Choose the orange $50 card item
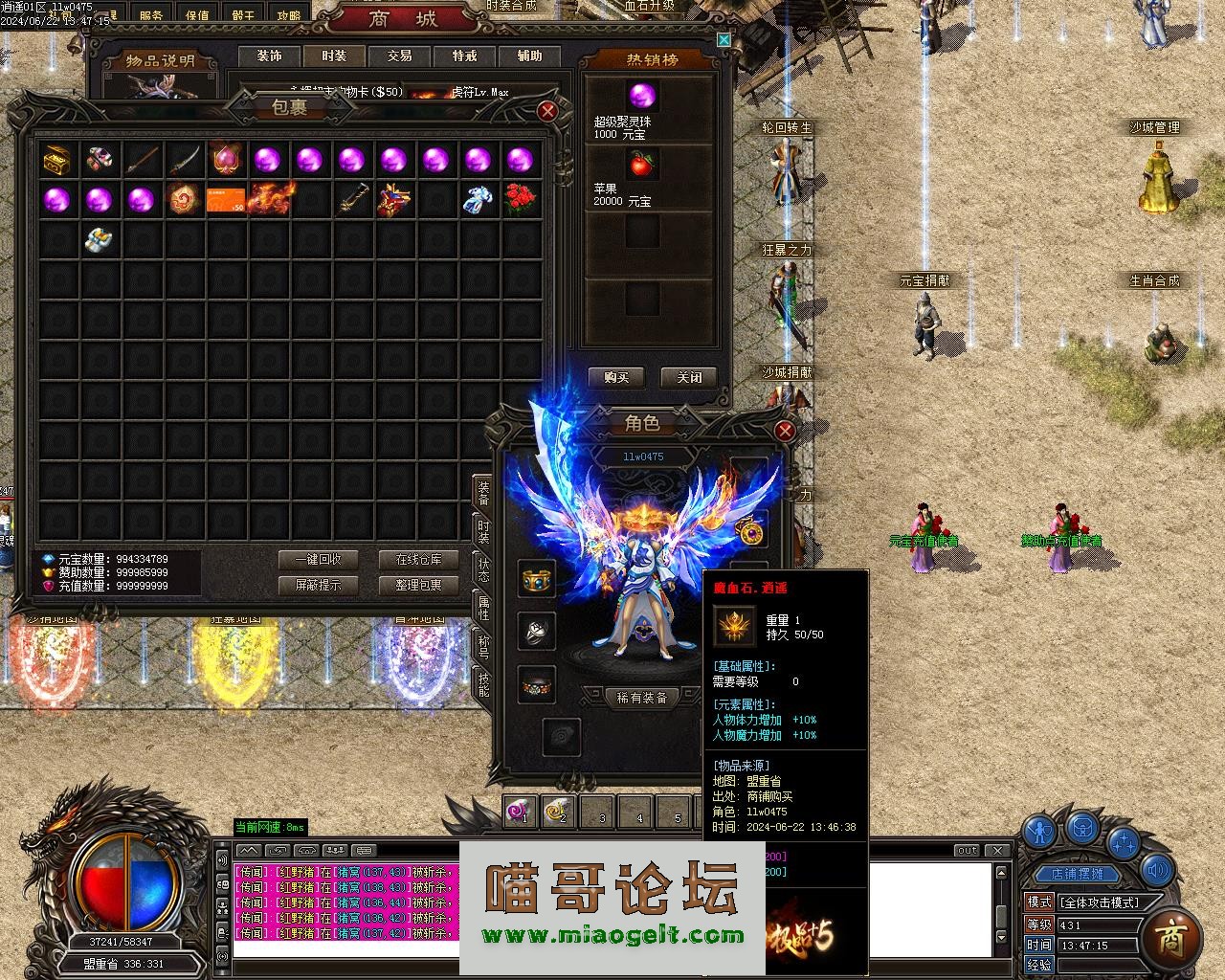The width and height of the screenshot is (1225, 980). 226,200
